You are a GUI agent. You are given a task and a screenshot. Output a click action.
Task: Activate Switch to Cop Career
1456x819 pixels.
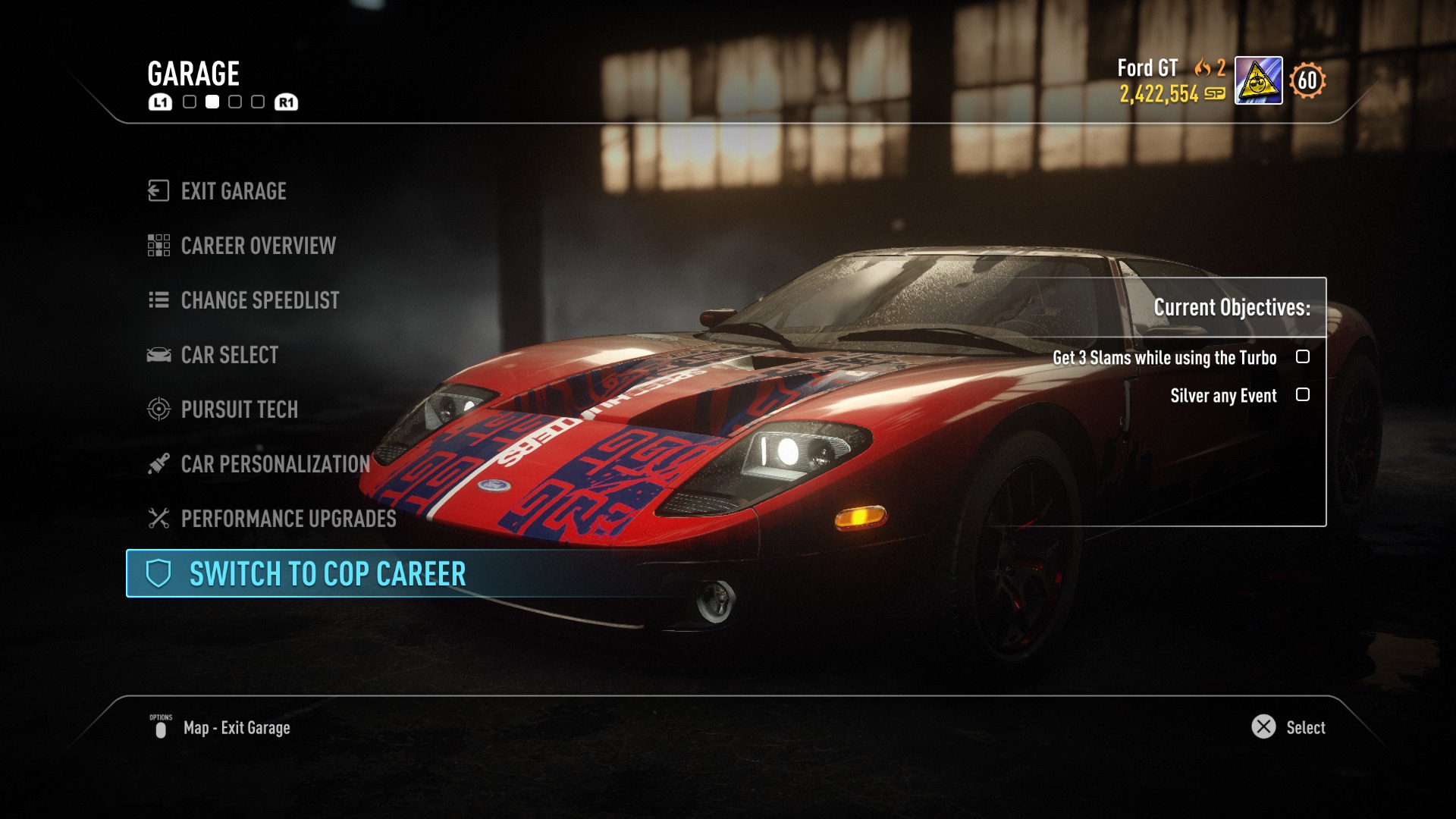pyautogui.click(x=327, y=574)
